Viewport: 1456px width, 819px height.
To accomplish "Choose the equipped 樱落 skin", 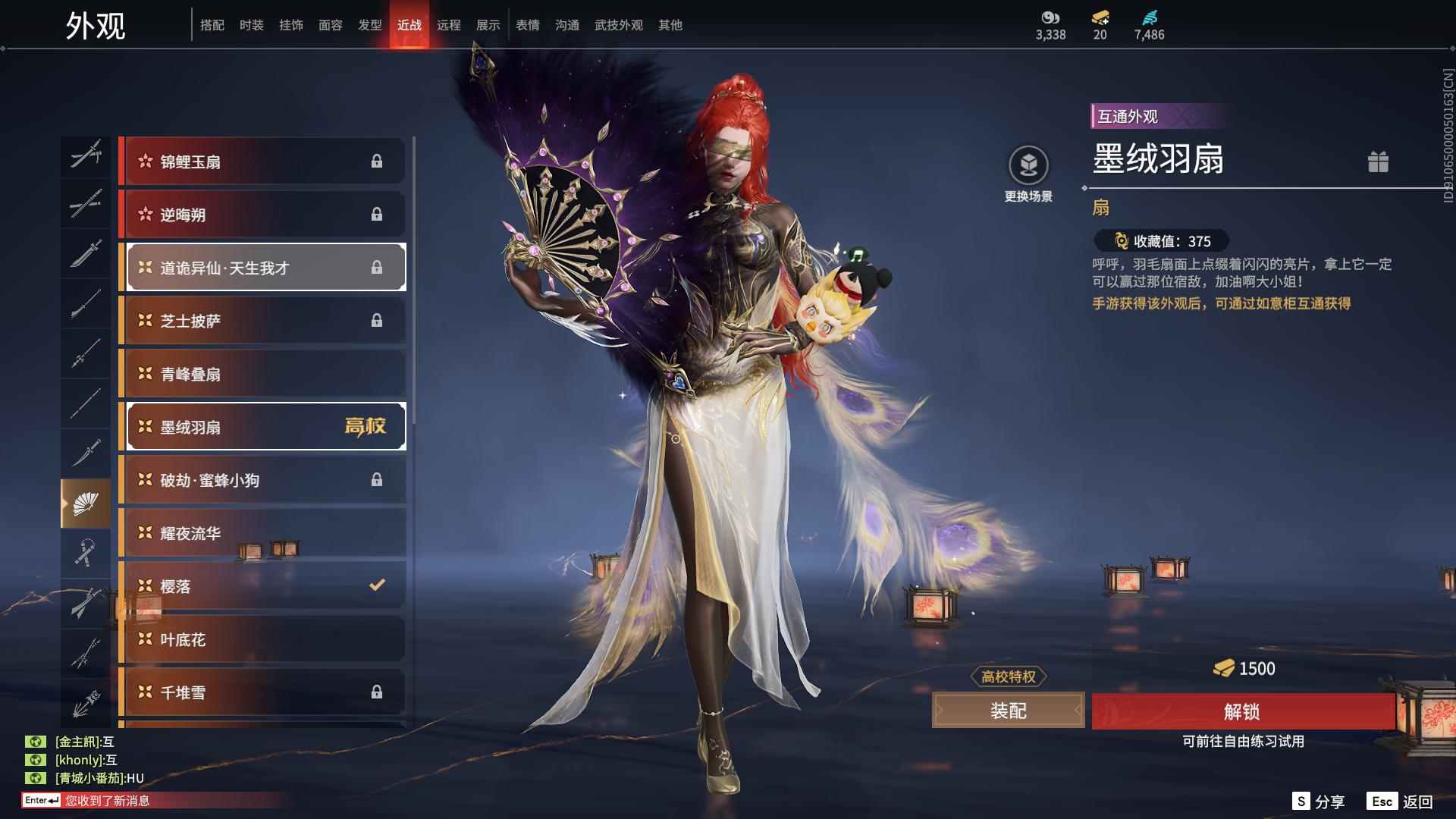I will [x=262, y=586].
